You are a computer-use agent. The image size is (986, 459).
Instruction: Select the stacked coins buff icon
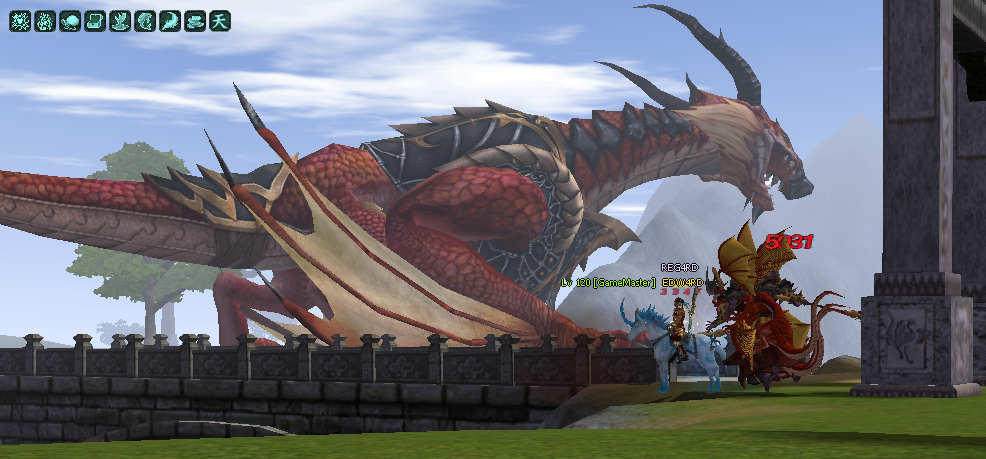point(195,20)
